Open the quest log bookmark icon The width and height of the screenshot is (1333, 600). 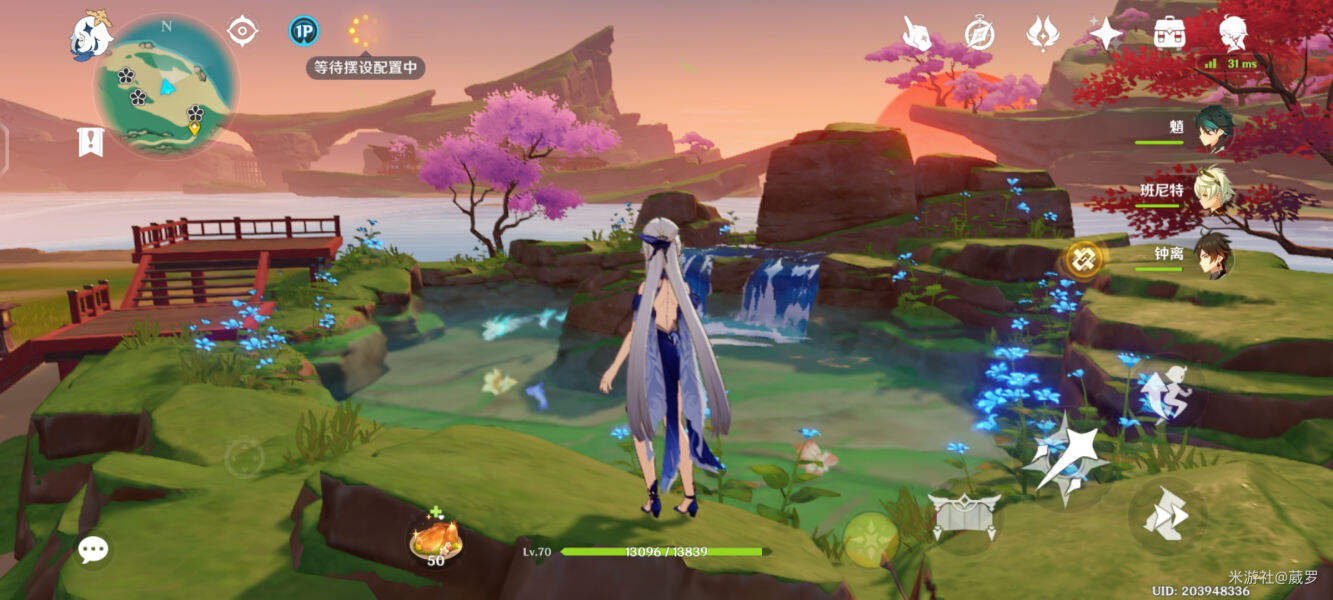point(91,142)
